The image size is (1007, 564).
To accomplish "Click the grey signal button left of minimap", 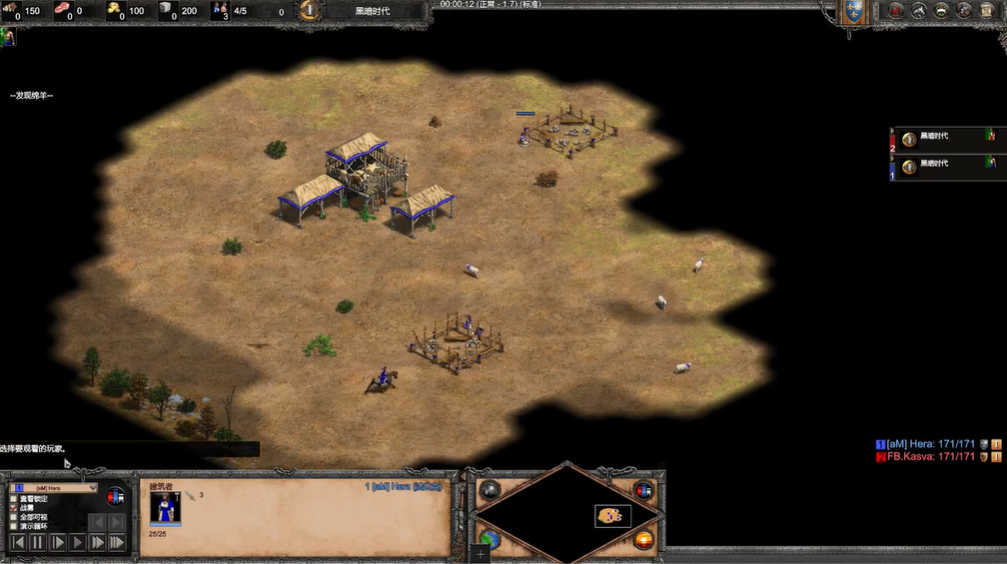I will (490, 490).
